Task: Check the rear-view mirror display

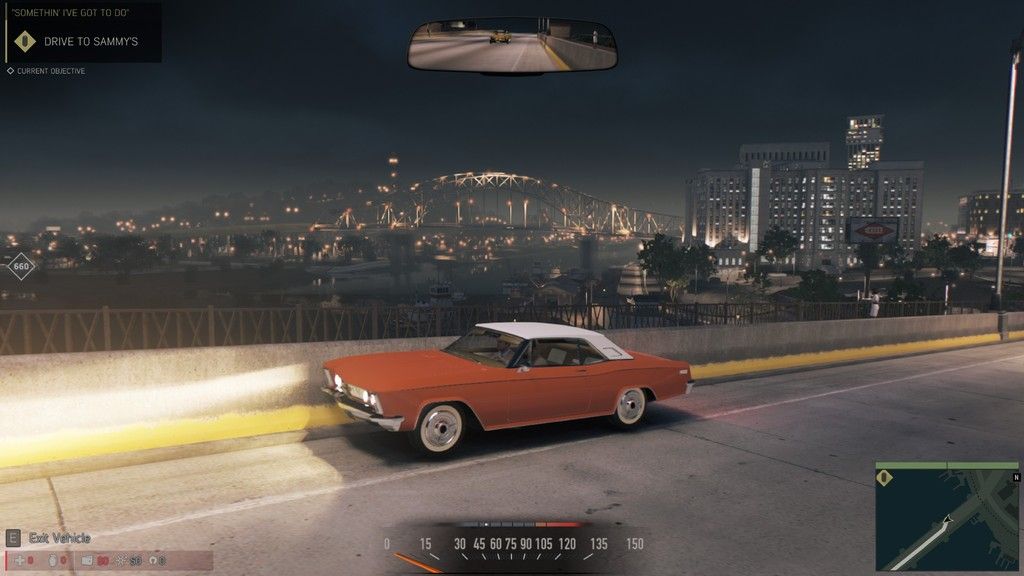Action: point(511,46)
